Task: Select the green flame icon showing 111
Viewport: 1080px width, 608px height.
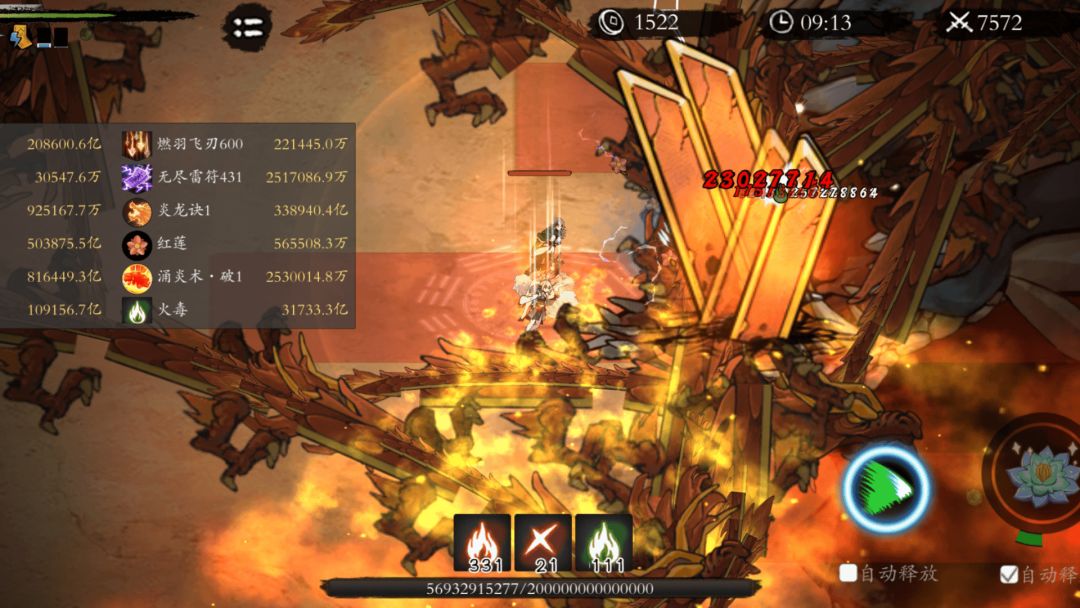Action: pyautogui.click(x=603, y=543)
